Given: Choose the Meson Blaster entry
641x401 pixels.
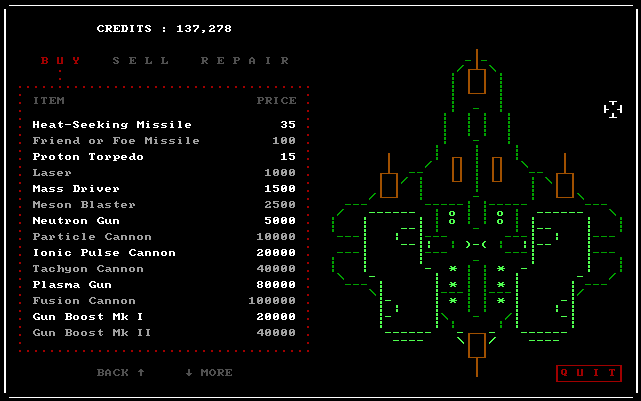Looking at the screenshot, I should coord(84,205).
